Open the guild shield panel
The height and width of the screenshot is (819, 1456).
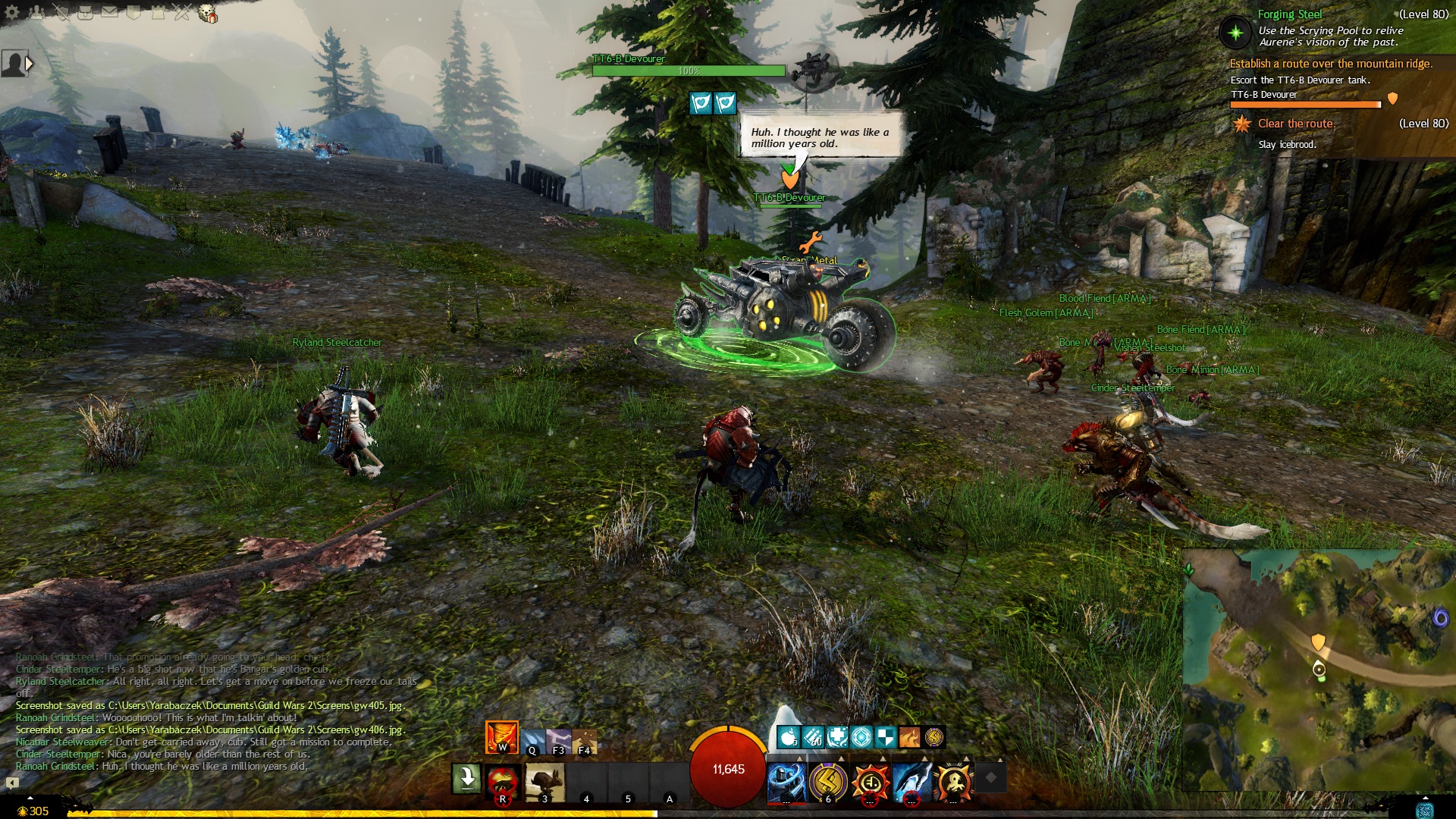point(133,12)
